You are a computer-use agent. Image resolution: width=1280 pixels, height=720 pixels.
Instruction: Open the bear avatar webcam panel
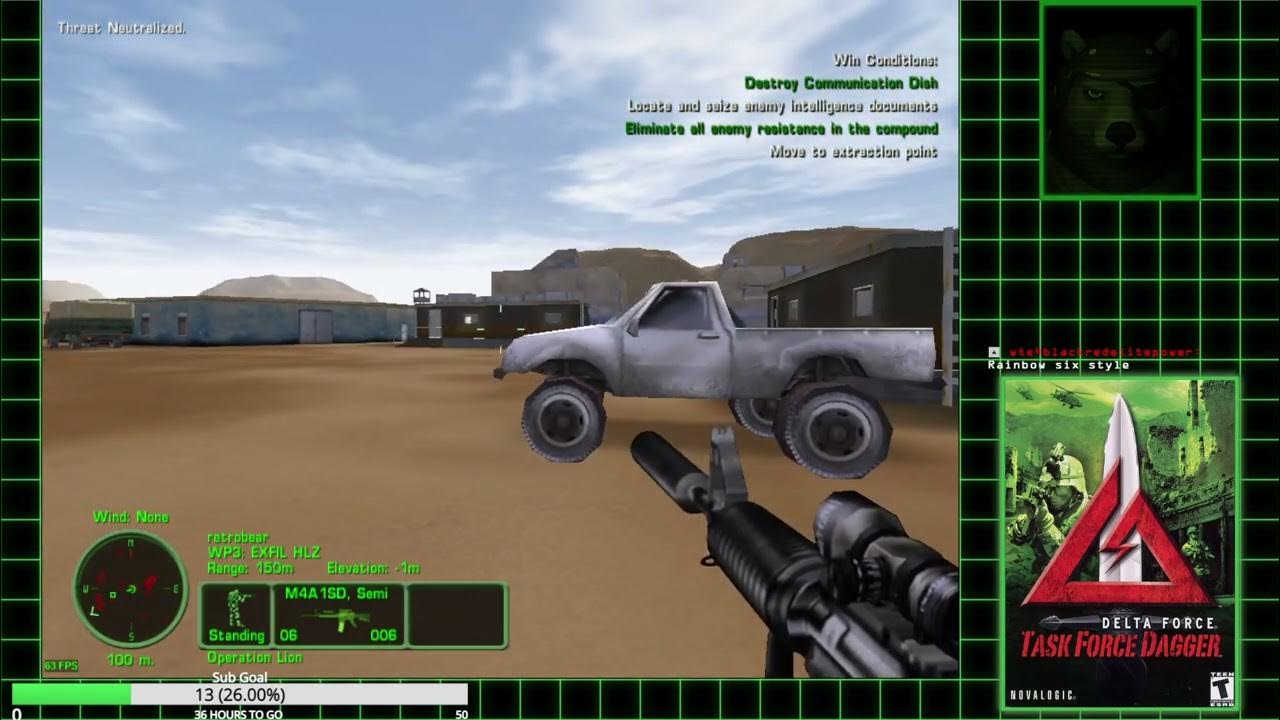tap(1119, 100)
